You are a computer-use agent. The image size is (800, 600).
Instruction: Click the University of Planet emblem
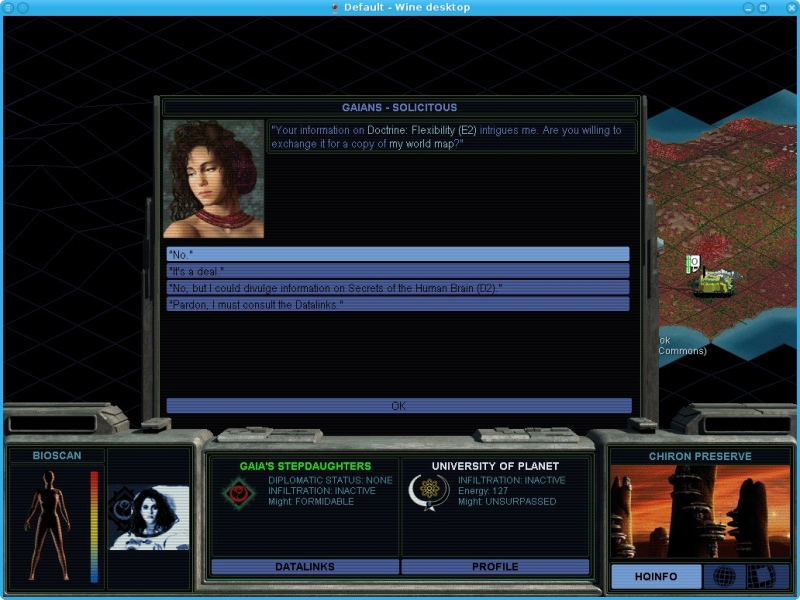[x=431, y=492]
